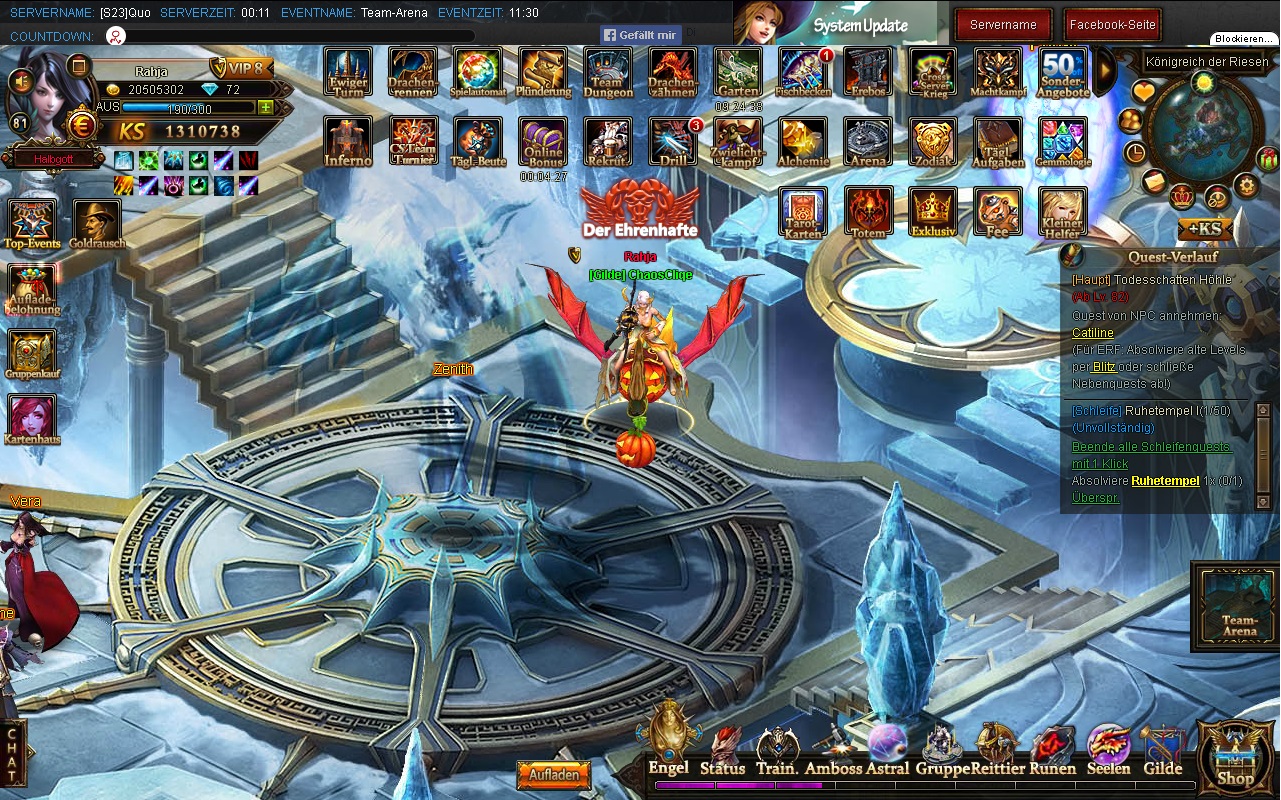The height and width of the screenshot is (800, 1281).
Task: Open the Gilde menu
Action: 1162,751
